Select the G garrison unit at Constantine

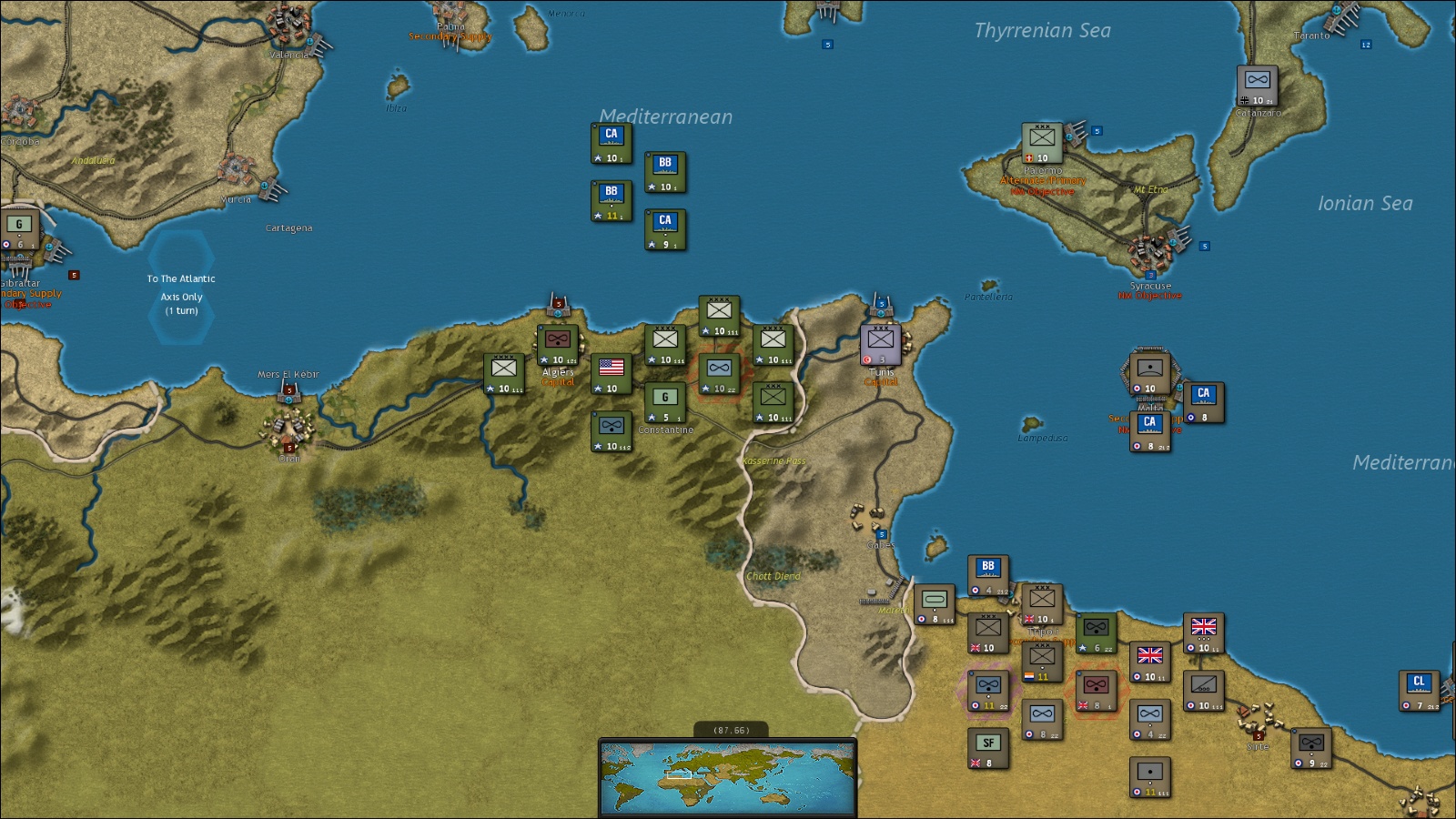(665, 402)
